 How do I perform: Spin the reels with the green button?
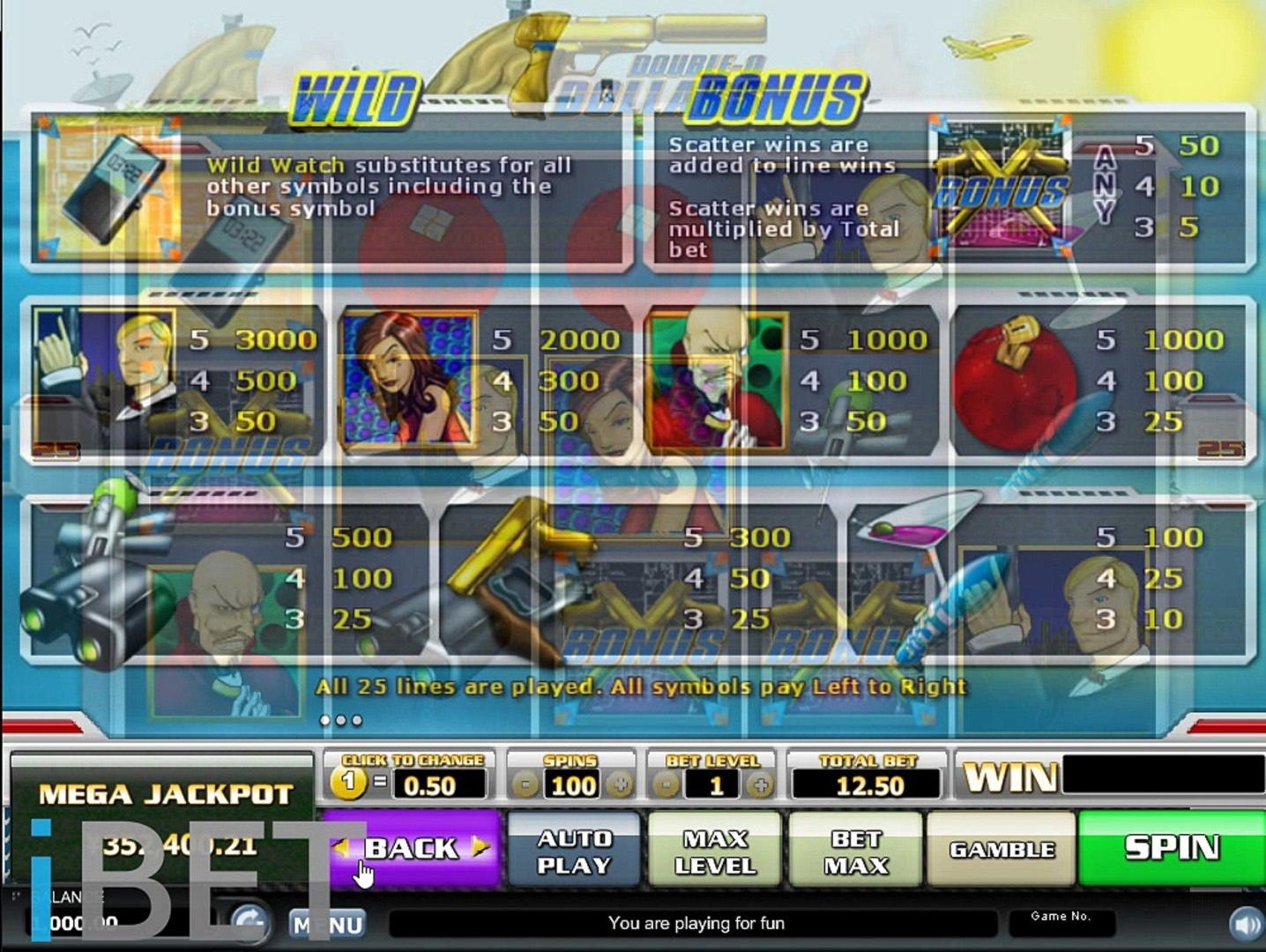click(1172, 848)
